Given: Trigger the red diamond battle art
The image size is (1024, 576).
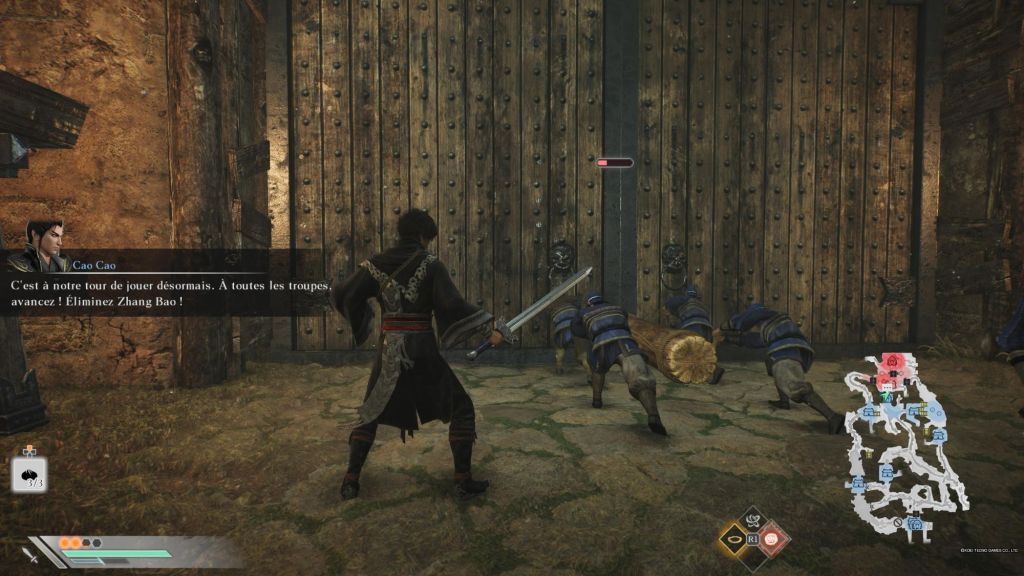Looking at the screenshot, I should point(773,540).
